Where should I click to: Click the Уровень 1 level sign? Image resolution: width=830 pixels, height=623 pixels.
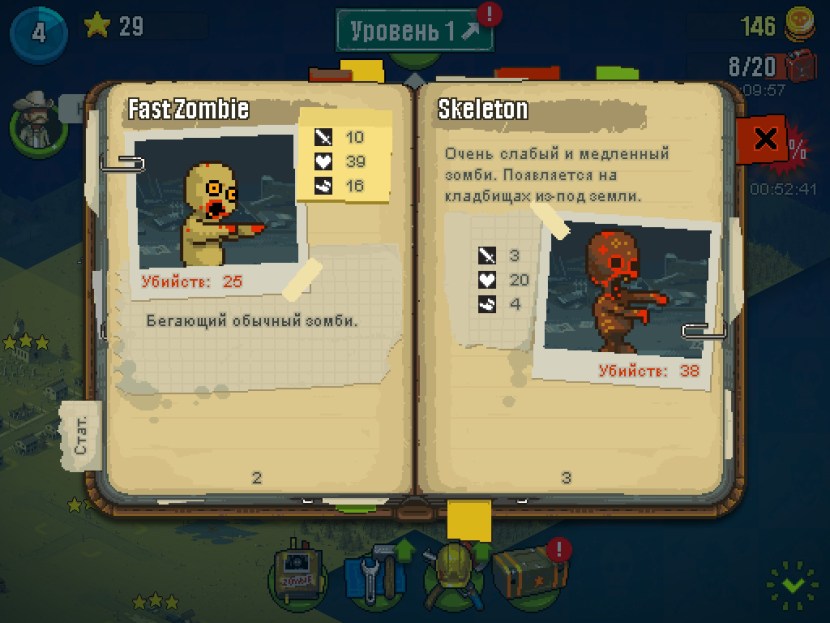tap(415, 30)
